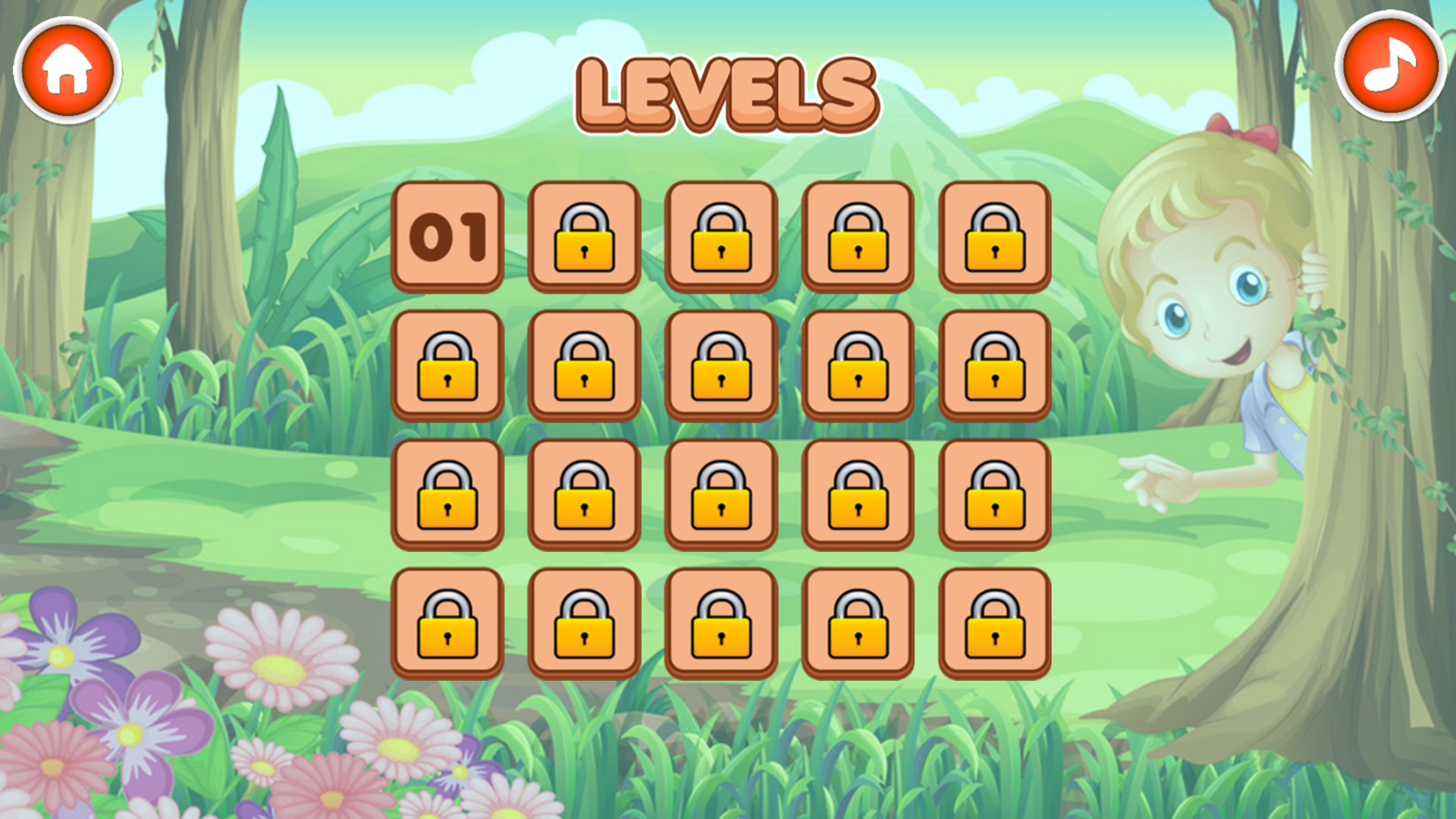
Task: Open the Home button
Action: click(x=67, y=70)
